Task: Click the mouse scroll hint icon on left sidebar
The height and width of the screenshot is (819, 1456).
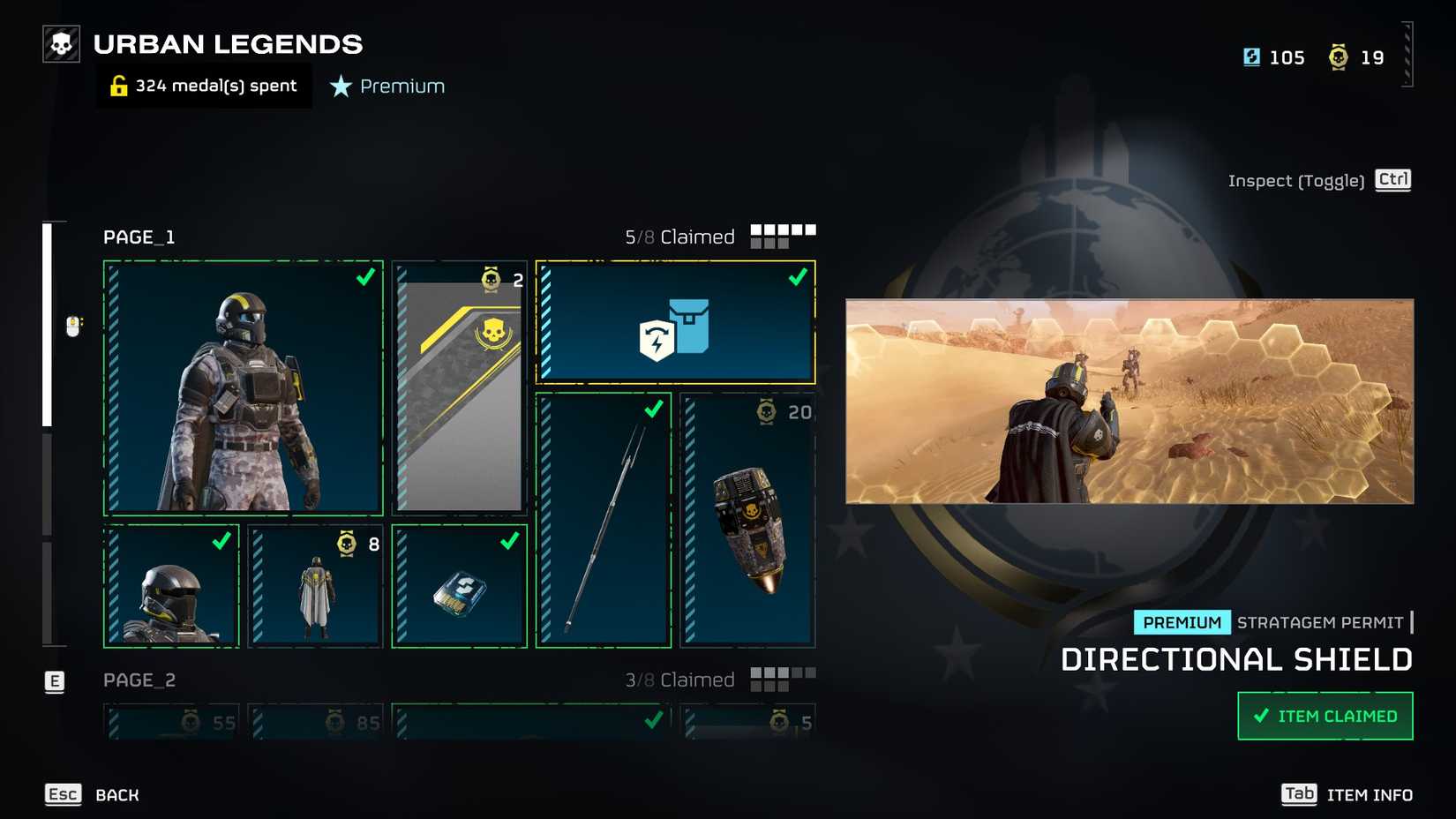Action: [74, 326]
